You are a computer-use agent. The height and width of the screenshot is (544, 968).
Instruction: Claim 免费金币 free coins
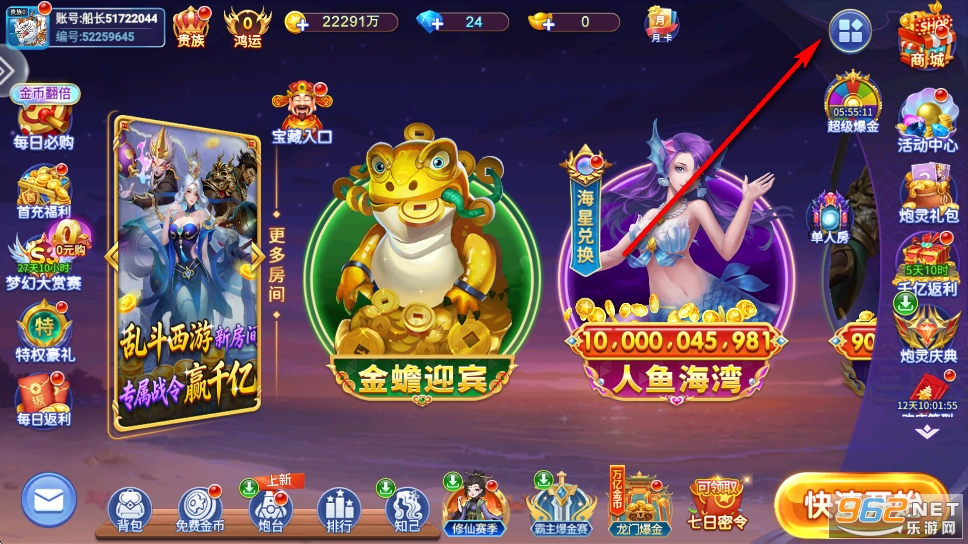pos(200,508)
